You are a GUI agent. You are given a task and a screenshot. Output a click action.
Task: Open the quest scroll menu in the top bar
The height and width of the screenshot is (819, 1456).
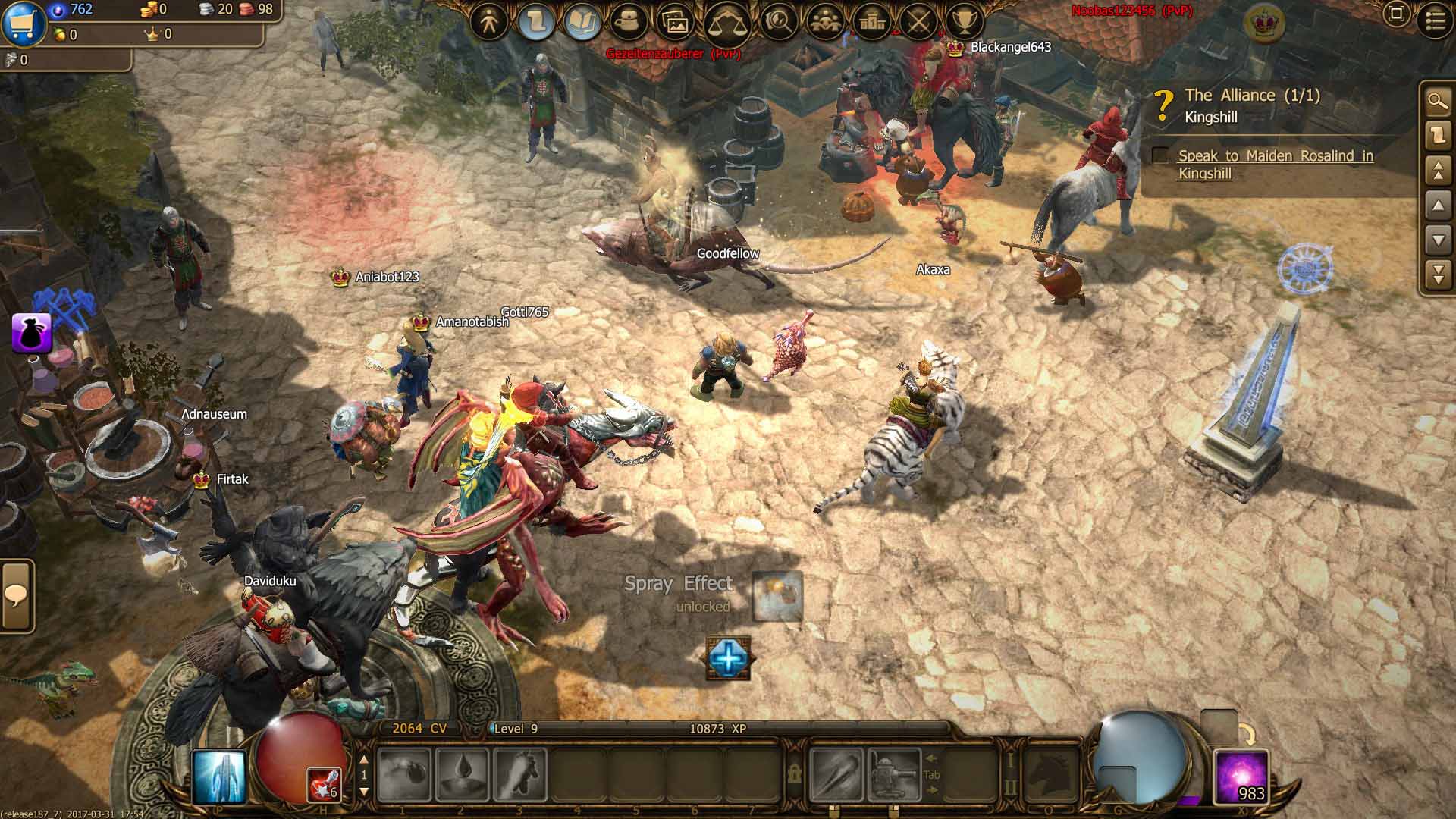point(536,22)
